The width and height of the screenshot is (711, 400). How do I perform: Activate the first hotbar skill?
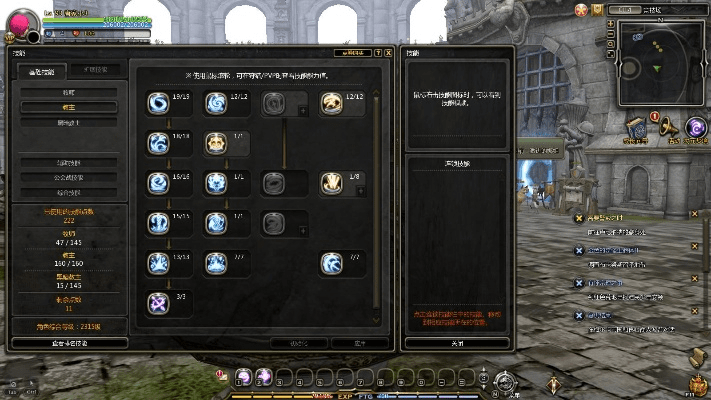pyautogui.click(x=243, y=377)
